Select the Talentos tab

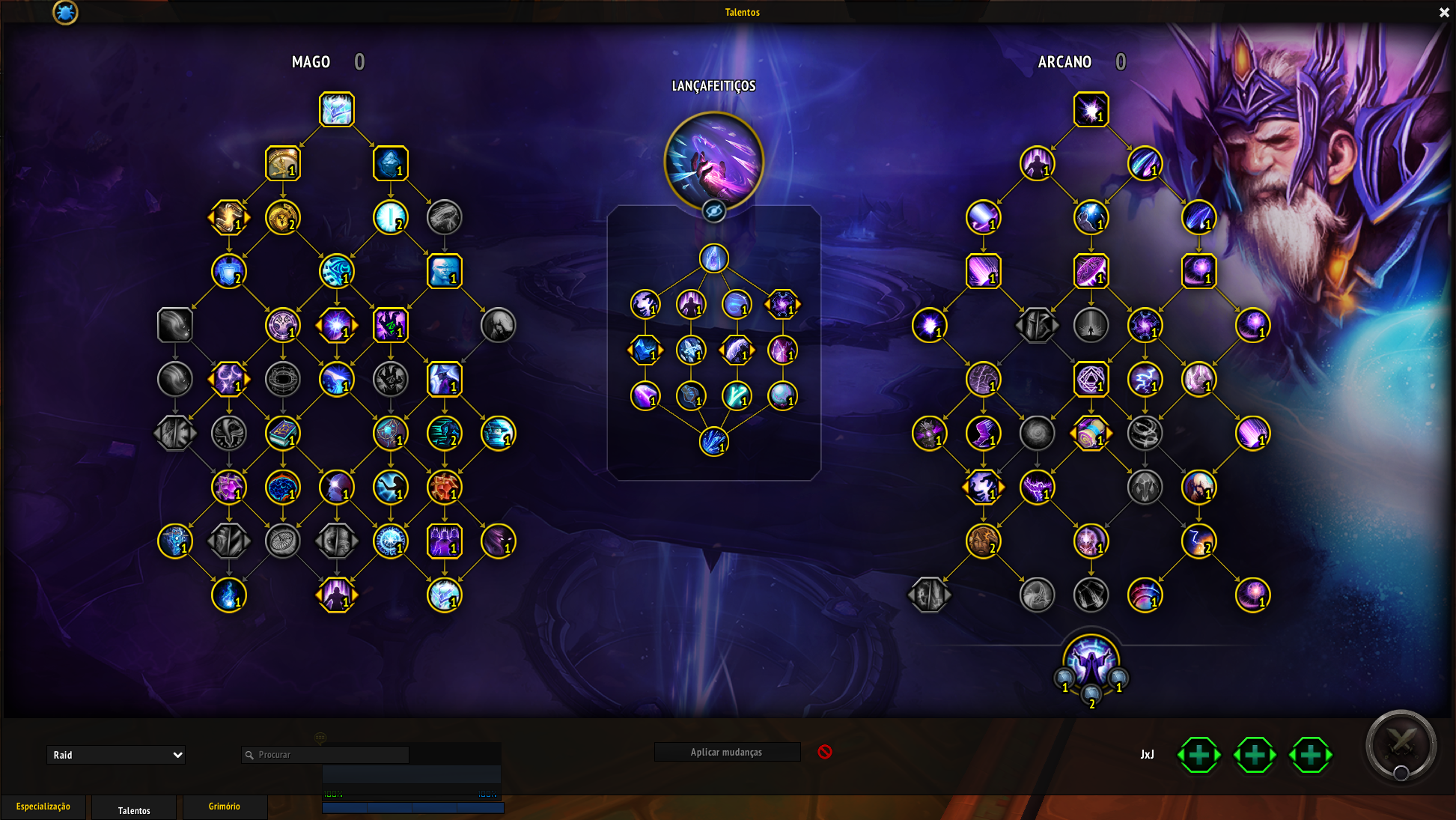pyautogui.click(x=134, y=810)
